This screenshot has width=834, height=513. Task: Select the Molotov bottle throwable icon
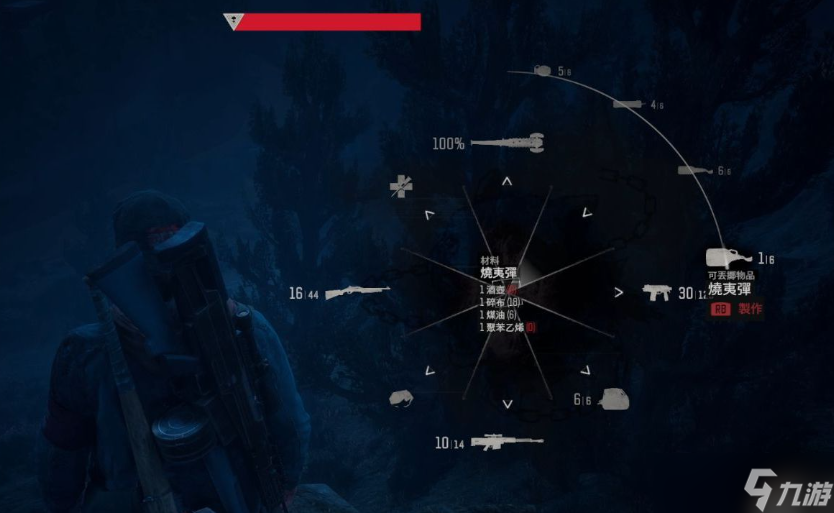point(727,259)
